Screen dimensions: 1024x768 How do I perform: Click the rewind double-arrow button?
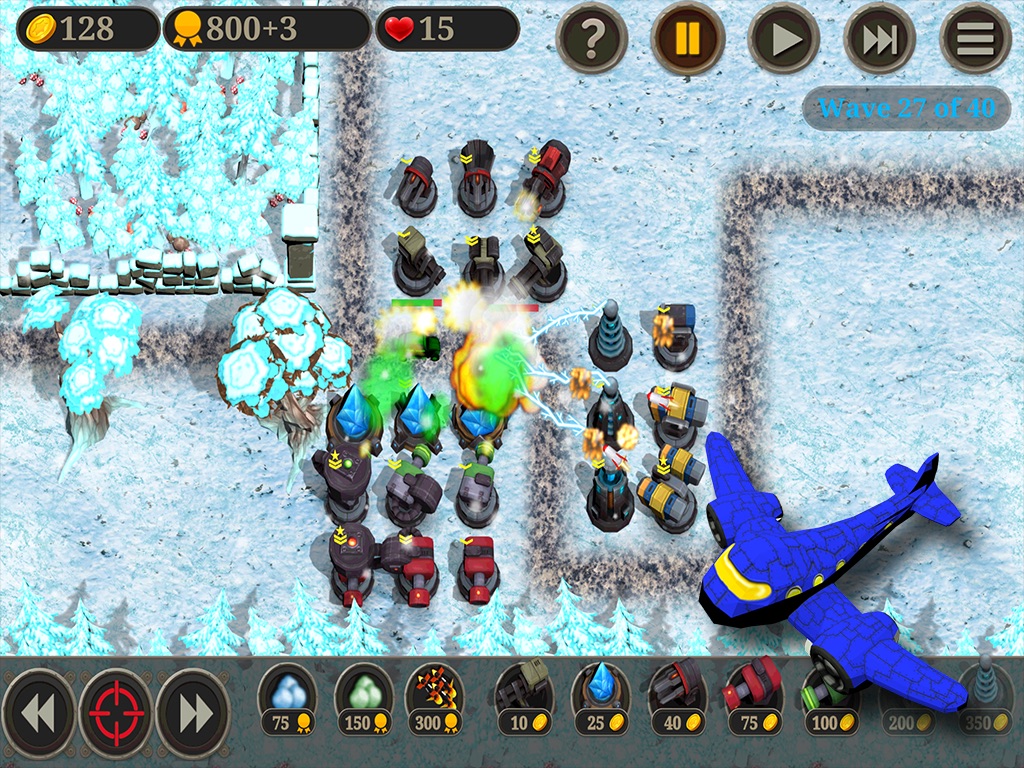(x=38, y=713)
